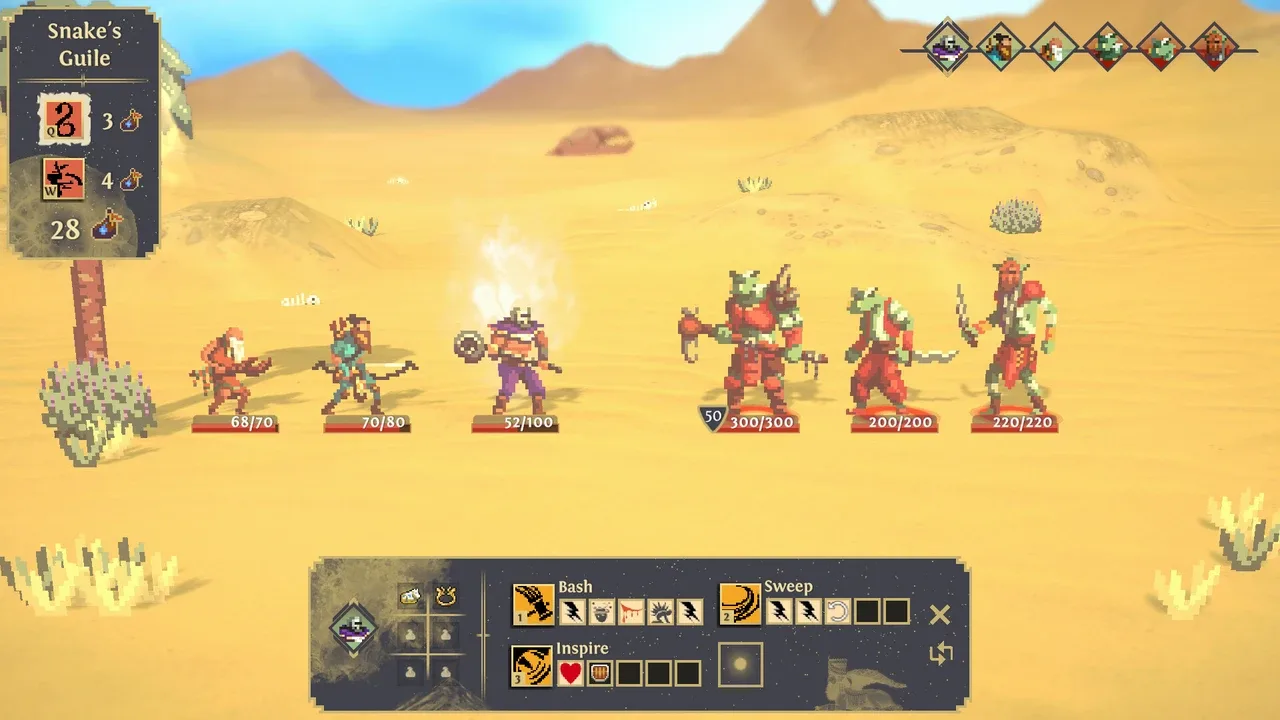The image size is (1280, 720).
Task: Use the Snake's Guile Q snake ability
Action: point(64,121)
